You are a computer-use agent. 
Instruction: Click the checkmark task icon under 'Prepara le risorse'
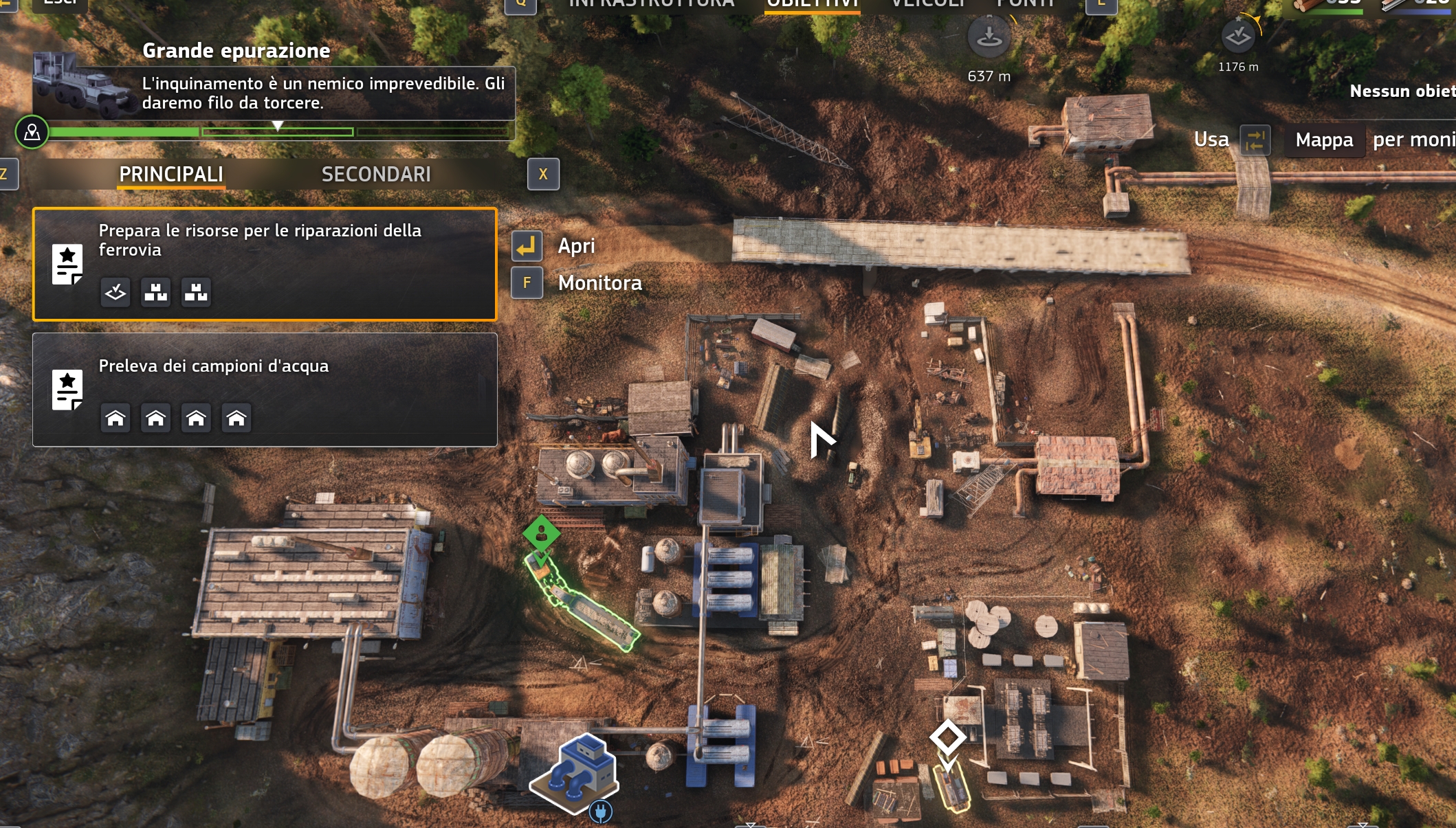(115, 292)
